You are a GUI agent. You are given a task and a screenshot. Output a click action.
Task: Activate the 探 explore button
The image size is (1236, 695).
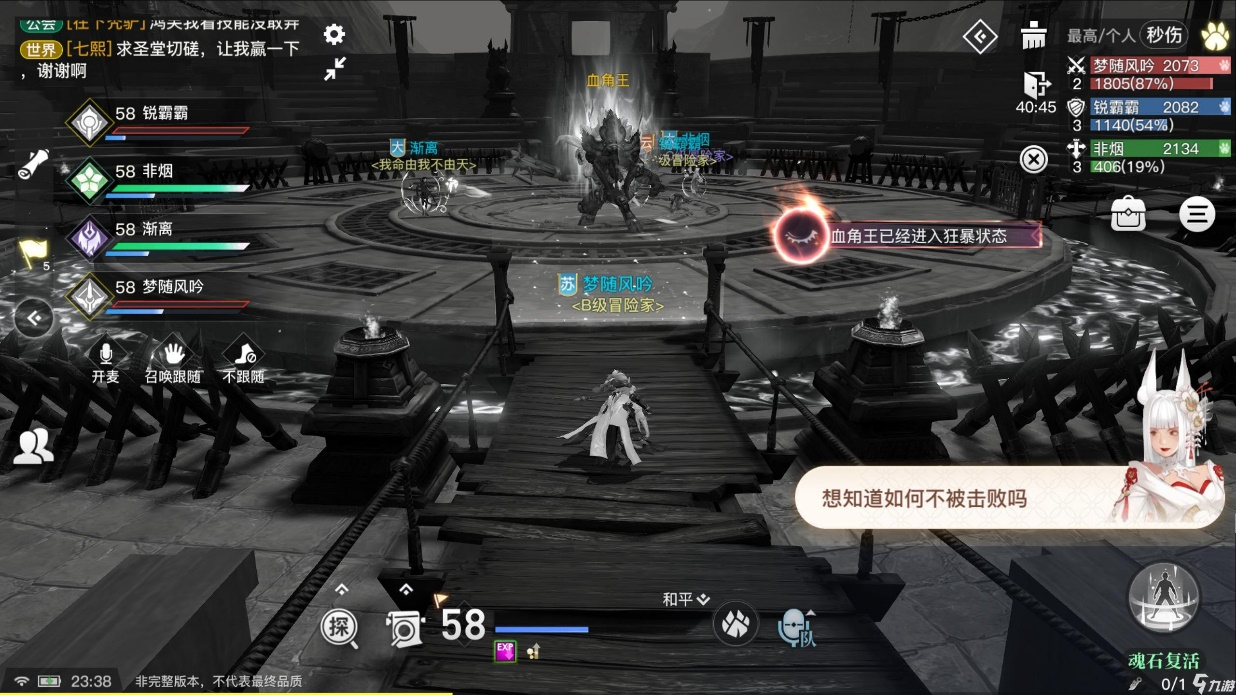(339, 627)
